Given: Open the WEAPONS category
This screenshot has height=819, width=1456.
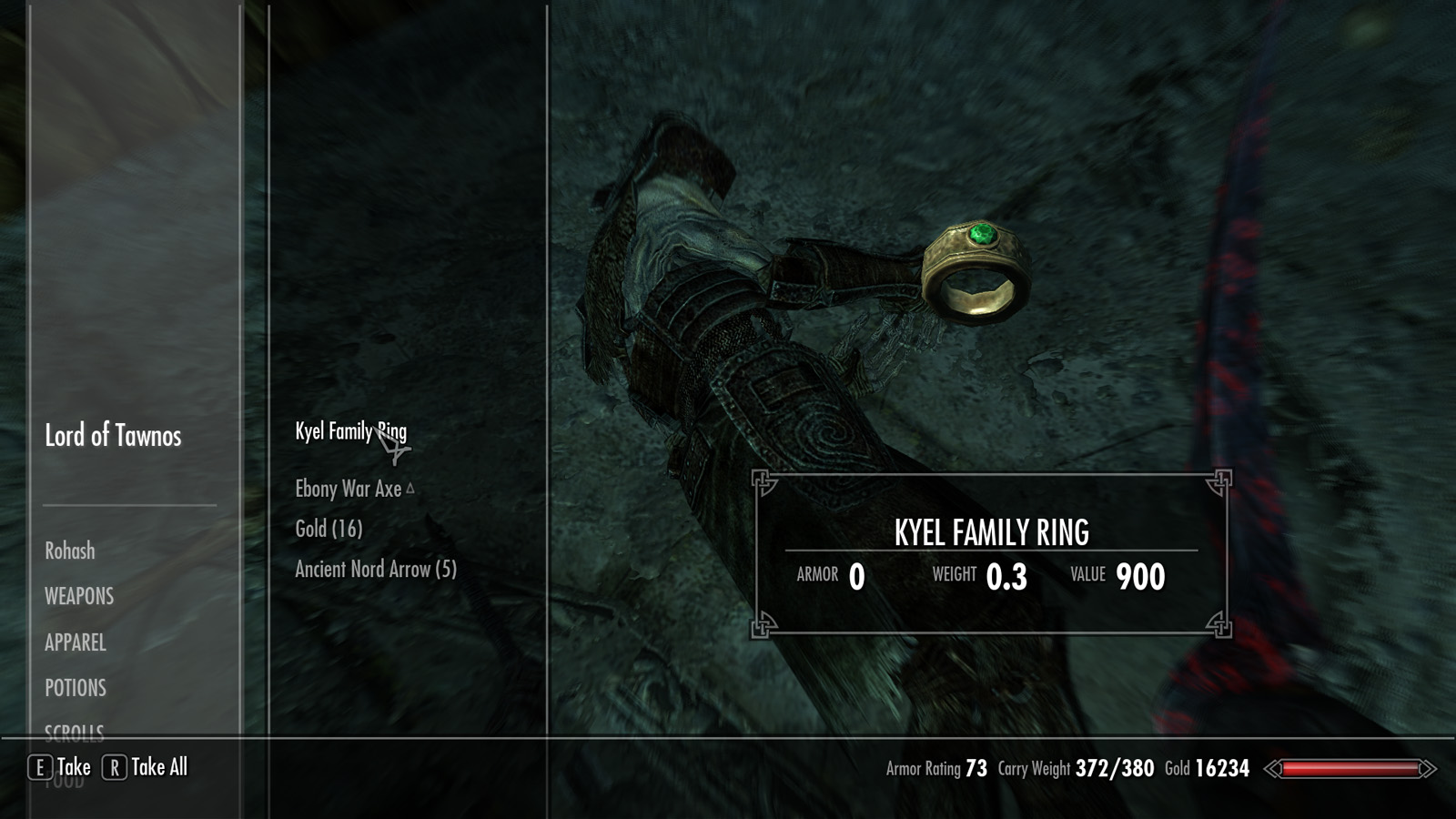Looking at the screenshot, I should 79,596.
